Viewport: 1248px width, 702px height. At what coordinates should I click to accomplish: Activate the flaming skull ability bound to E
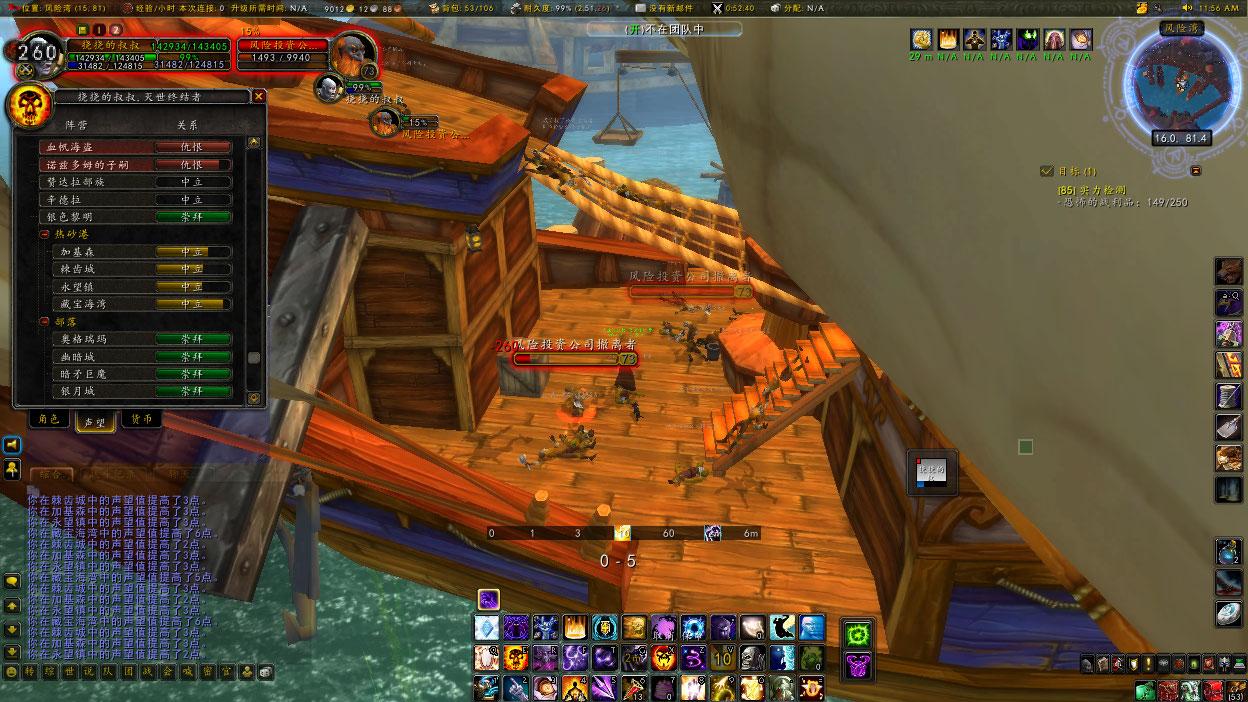516,658
